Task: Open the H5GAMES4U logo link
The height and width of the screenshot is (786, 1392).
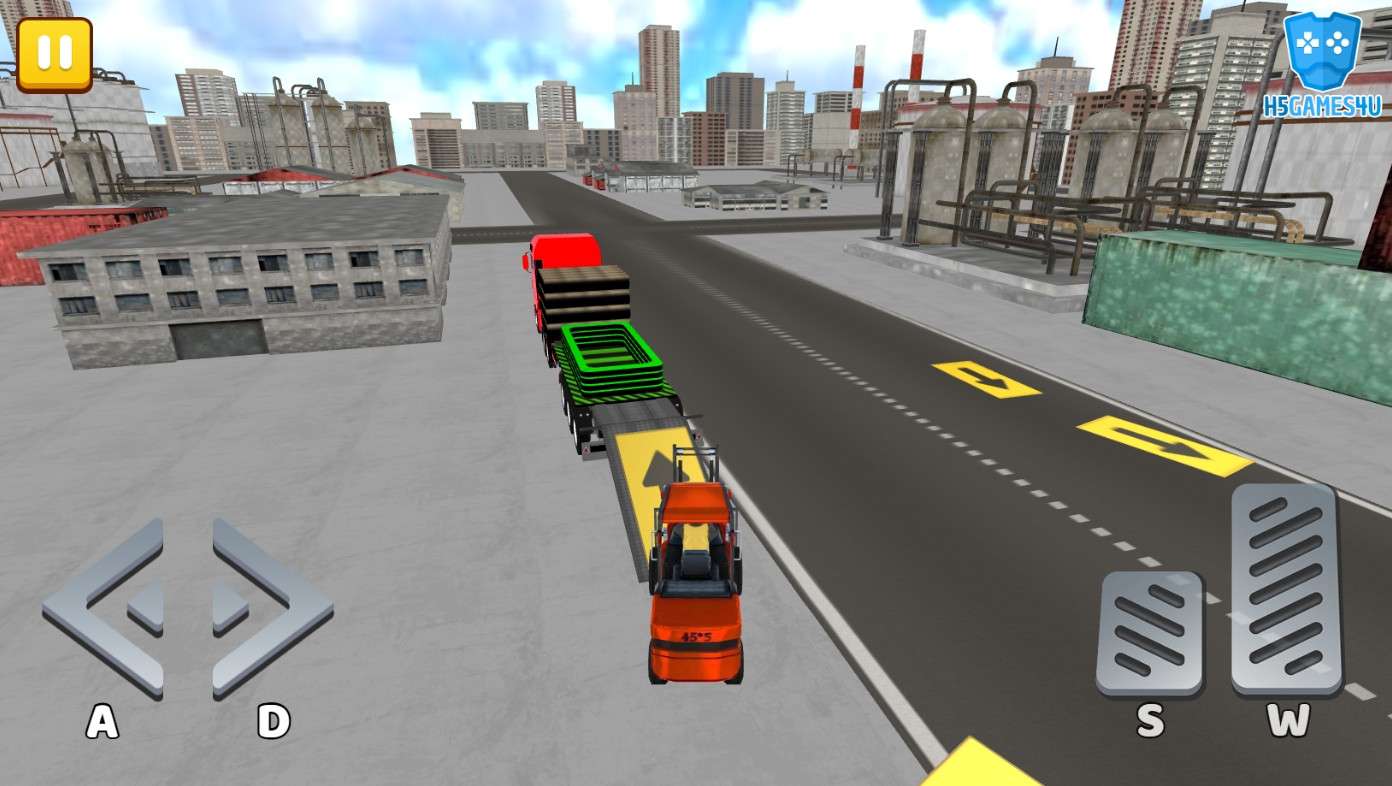Action: 1323,63
